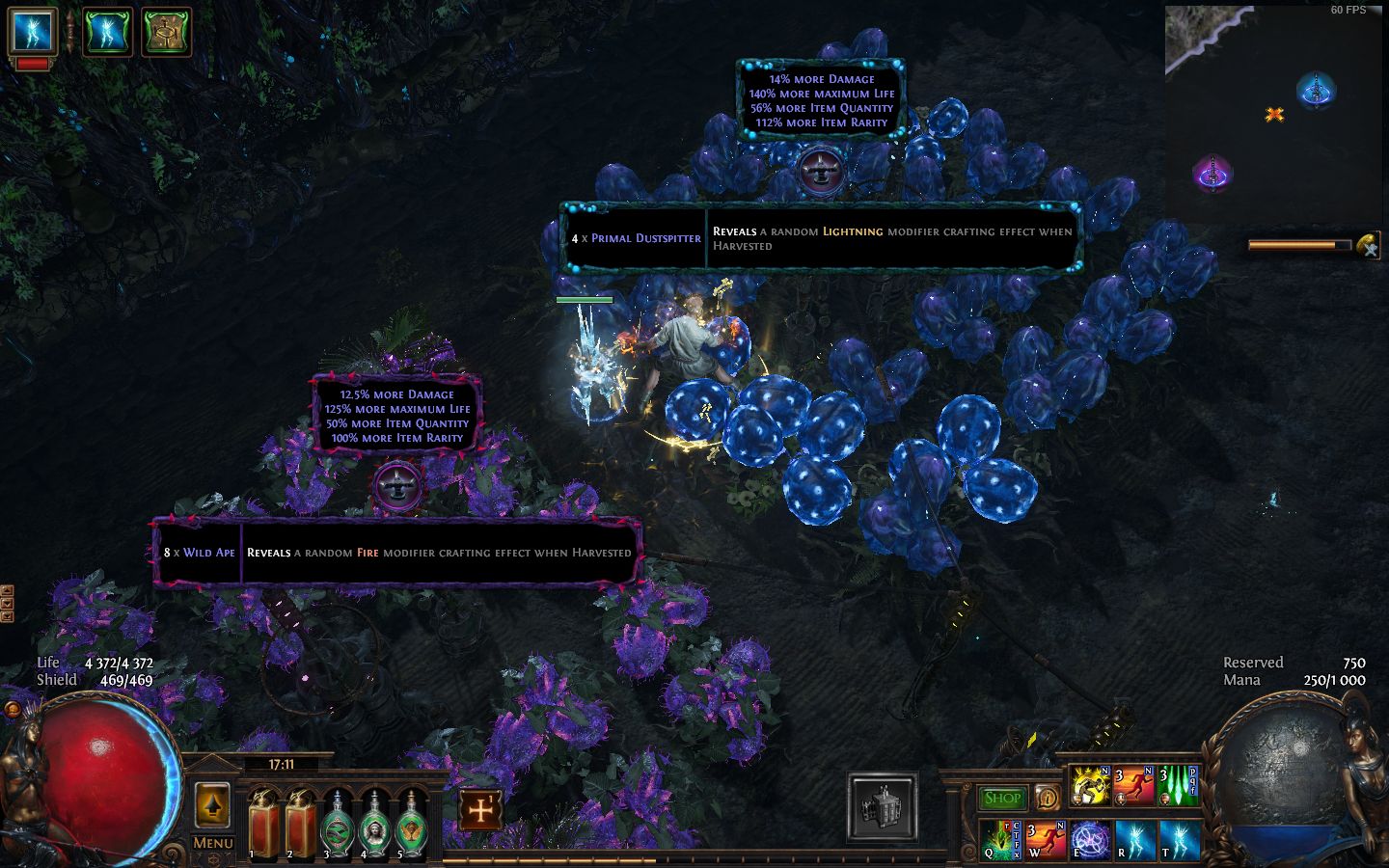The image size is (1389, 868).
Task: Activate the lightning figure skill on R
Action: (1135, 839)
